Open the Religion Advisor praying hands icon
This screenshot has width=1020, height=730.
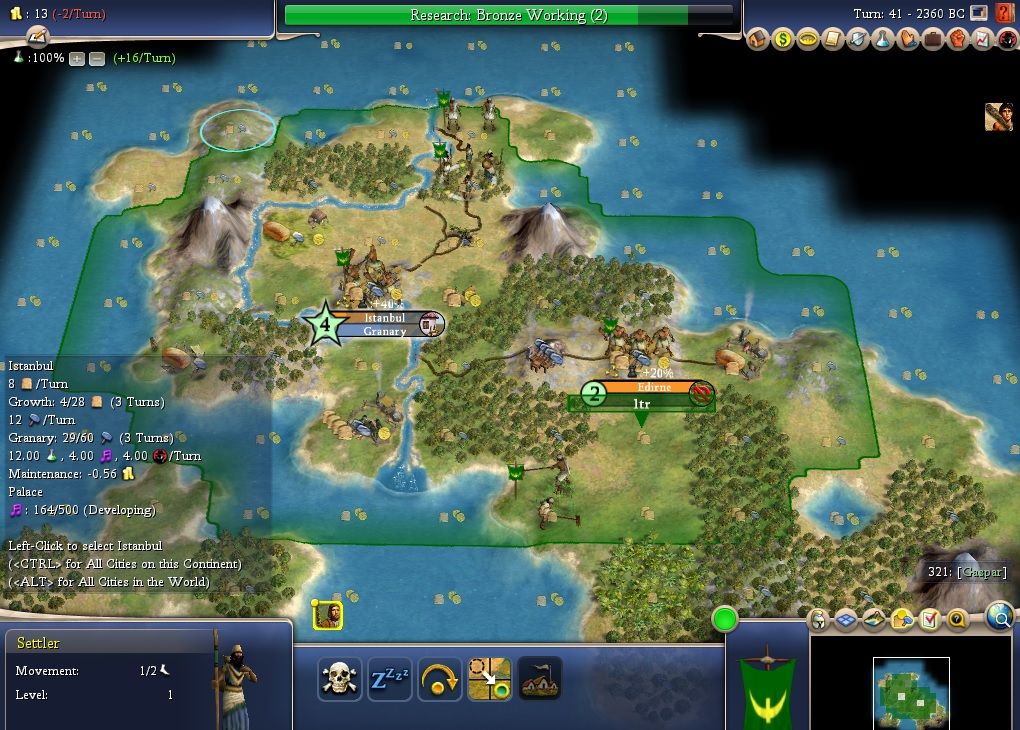(907, 39)
